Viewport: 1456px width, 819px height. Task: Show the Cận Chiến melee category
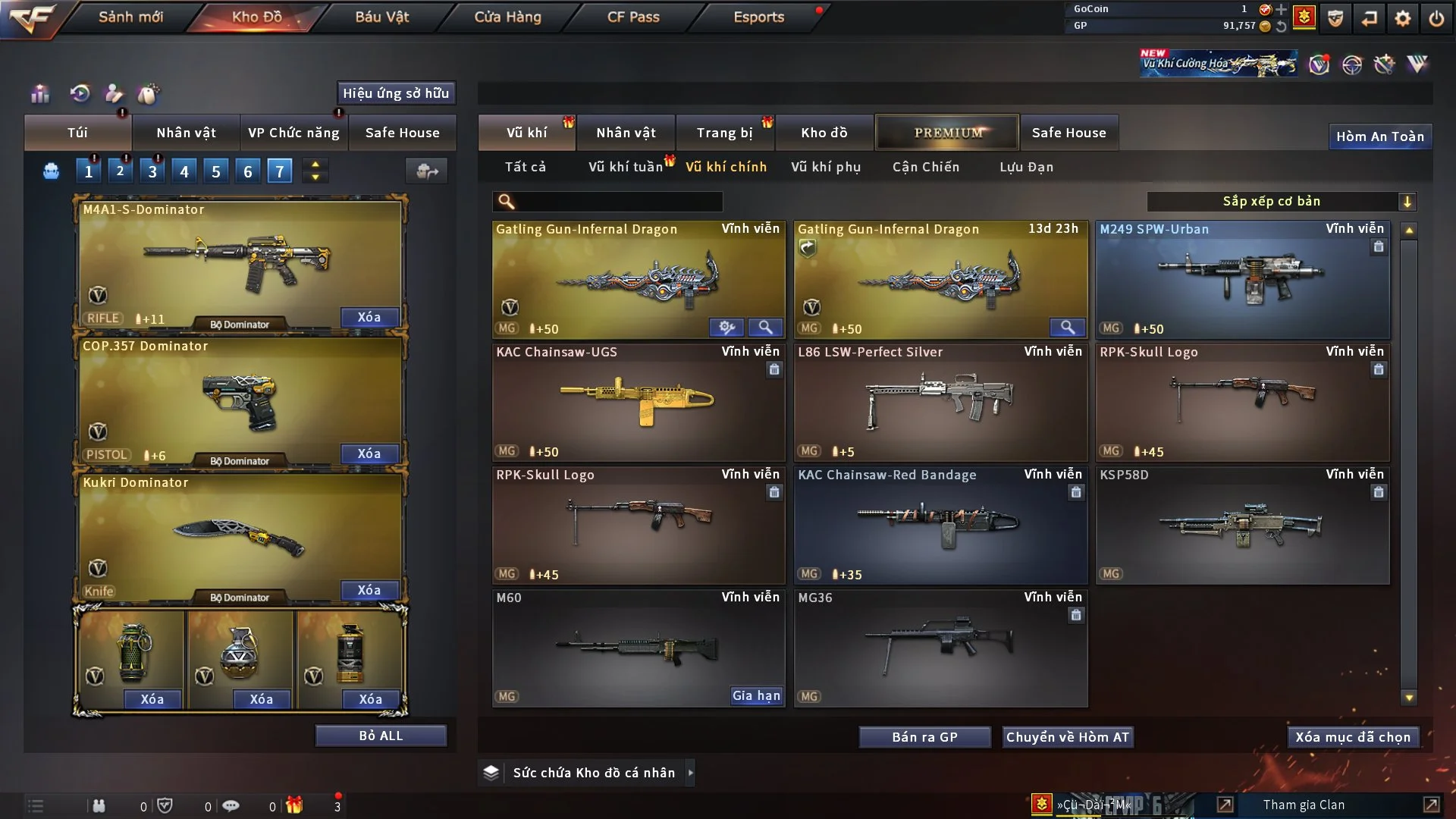[x=925, y=167]
